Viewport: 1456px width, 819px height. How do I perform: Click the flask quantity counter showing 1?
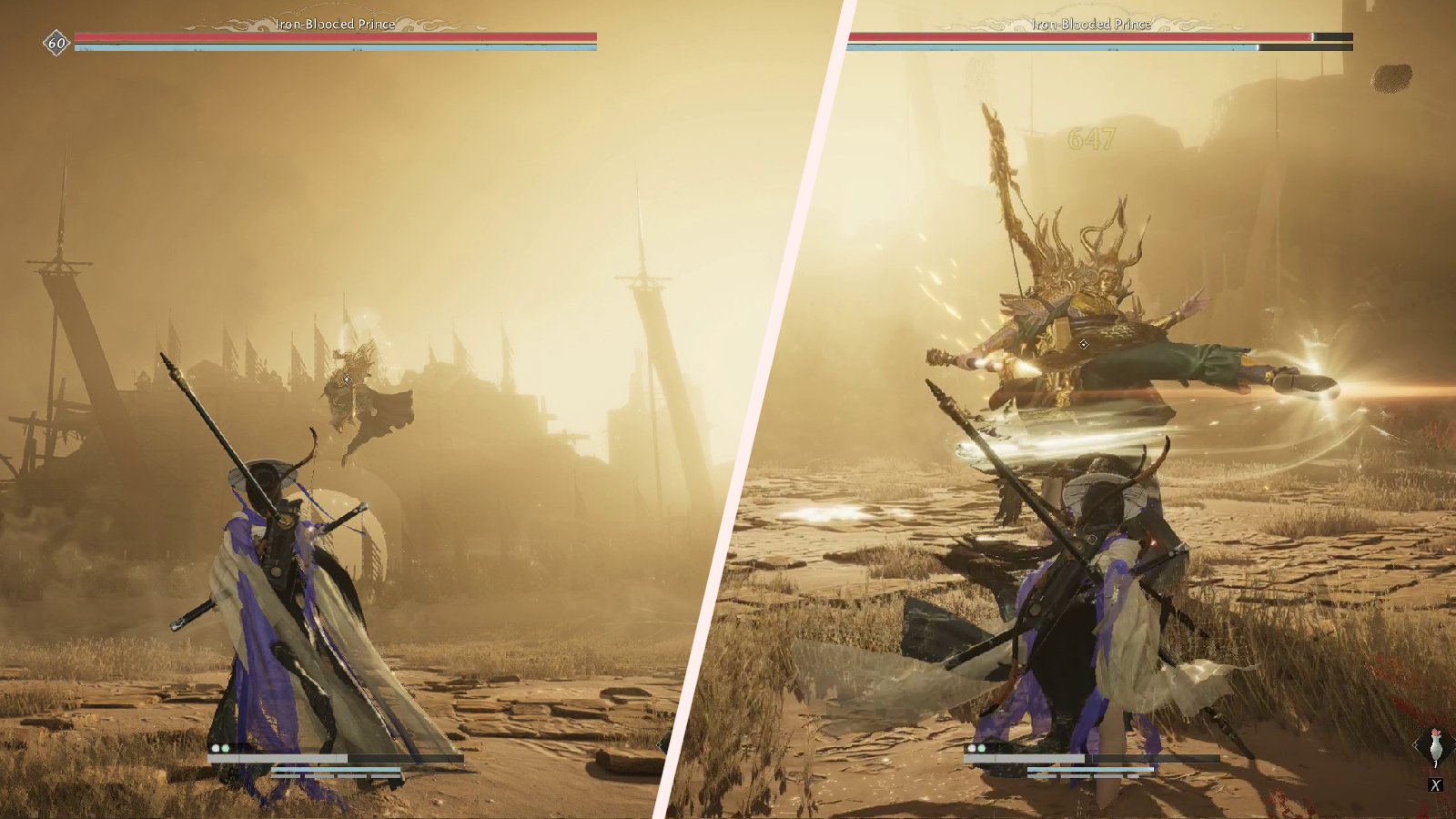pyautogui.click(x=1435, y=763)
